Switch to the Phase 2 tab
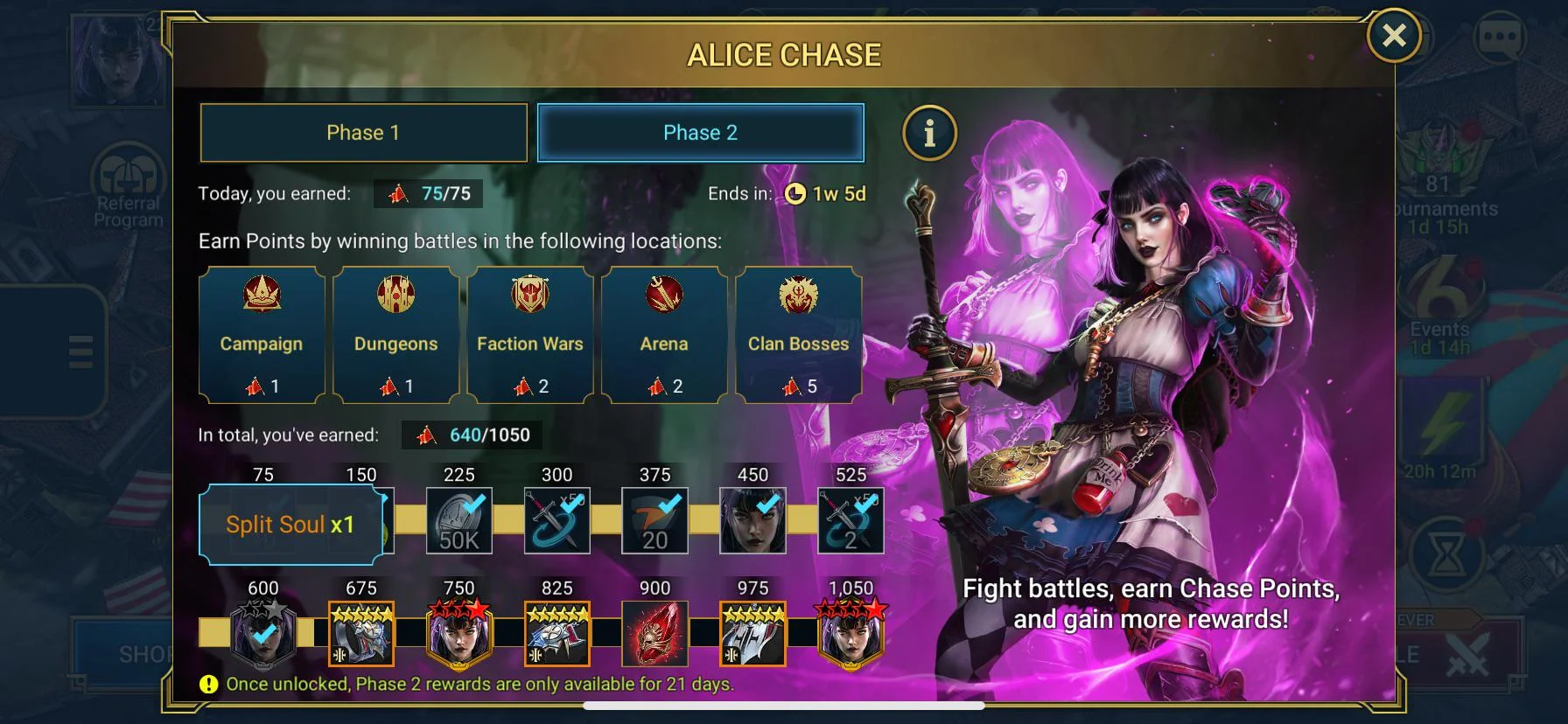The image size is (1568, 724). [x=699, y=132]
